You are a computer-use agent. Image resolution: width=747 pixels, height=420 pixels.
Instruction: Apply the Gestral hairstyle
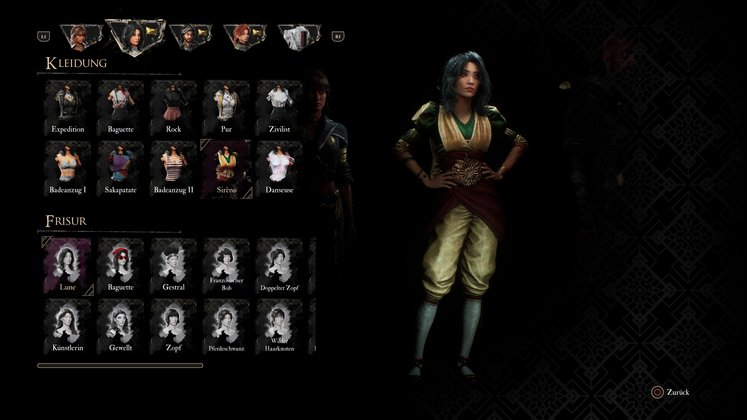pos(174,267)
